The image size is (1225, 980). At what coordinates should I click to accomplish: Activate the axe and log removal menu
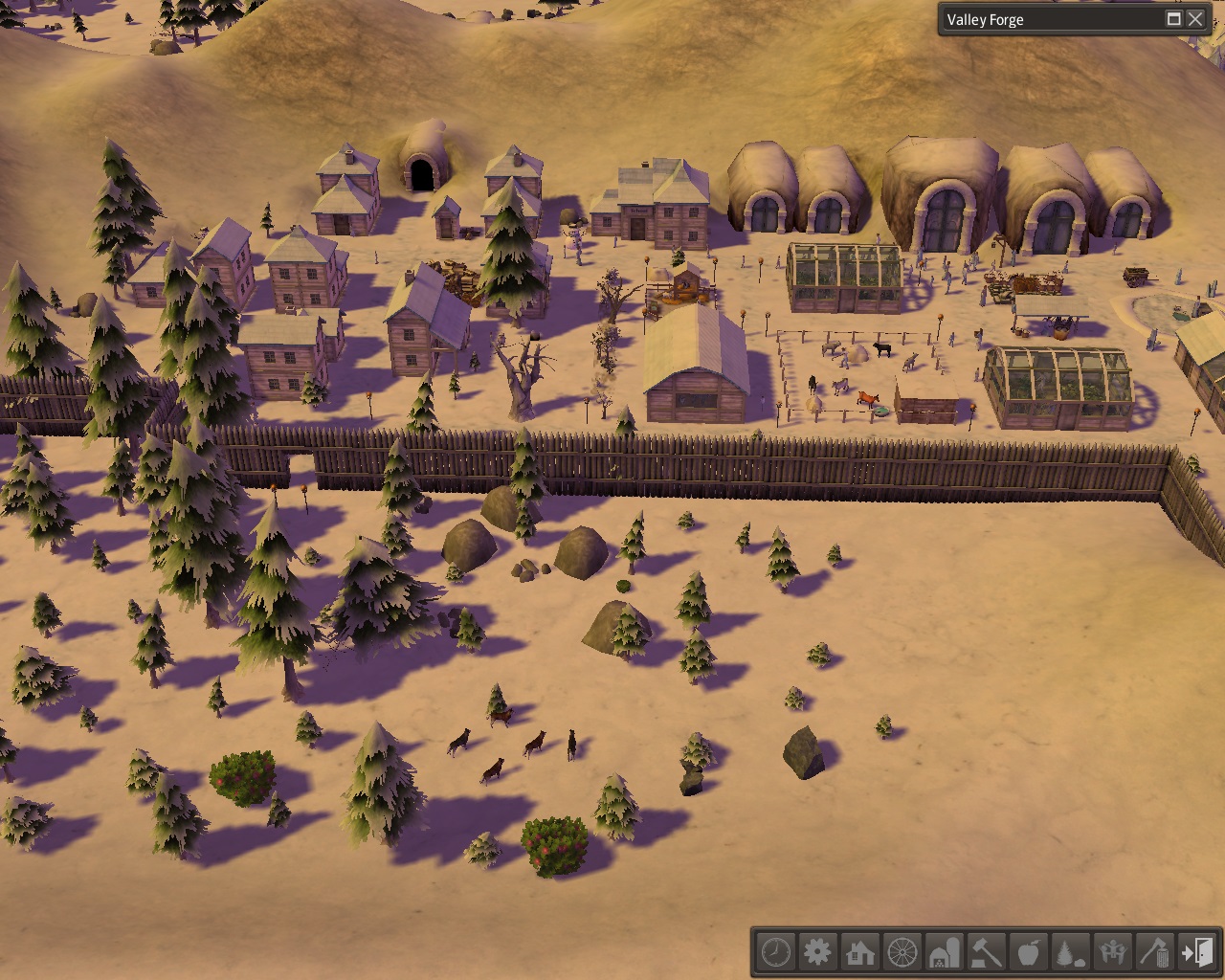click(1155, 952)
